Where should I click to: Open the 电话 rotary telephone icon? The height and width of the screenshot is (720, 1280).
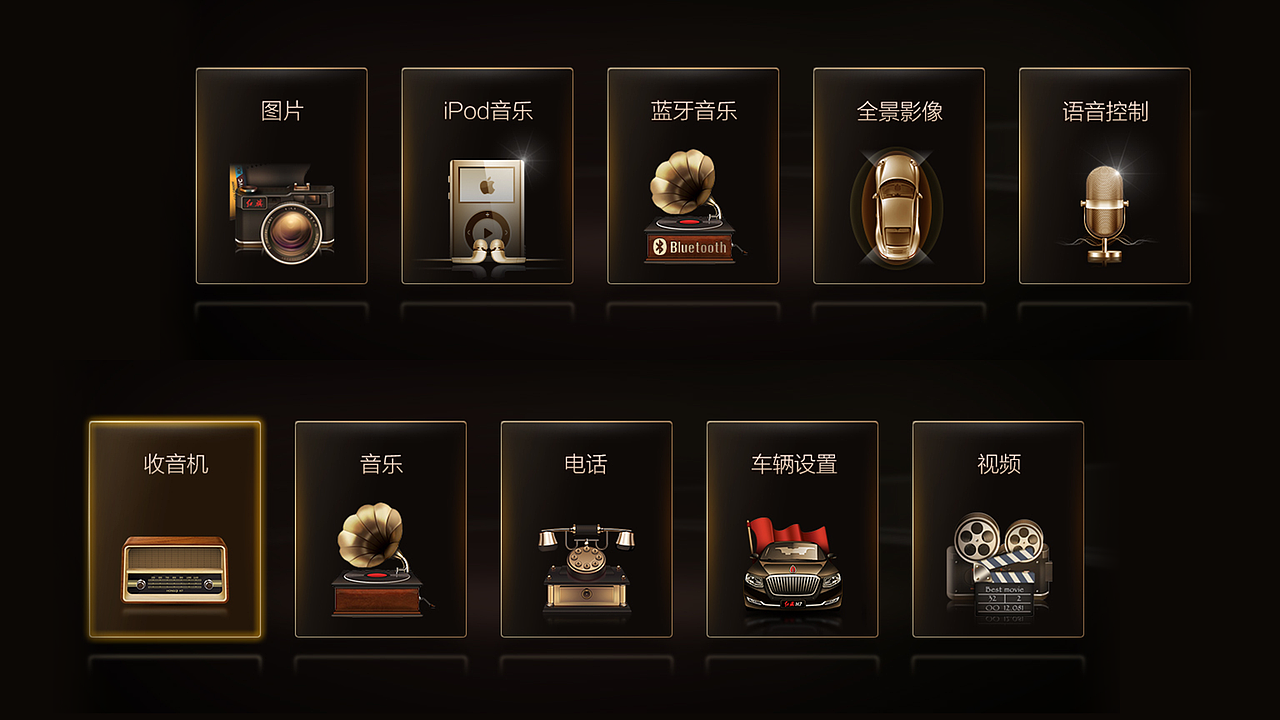(x=586, y=565)
